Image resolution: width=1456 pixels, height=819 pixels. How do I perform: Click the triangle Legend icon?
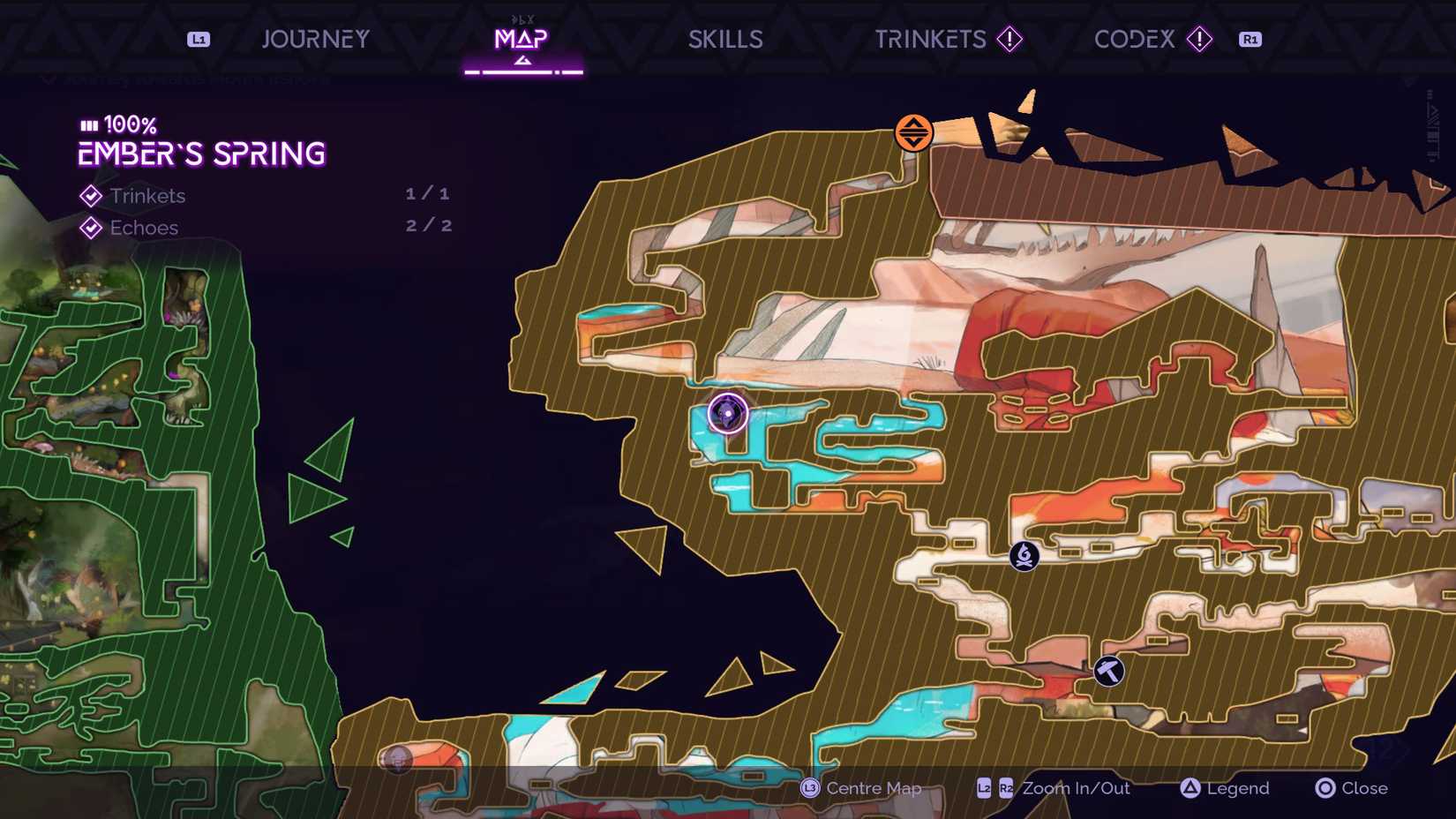click(1191, 788)
